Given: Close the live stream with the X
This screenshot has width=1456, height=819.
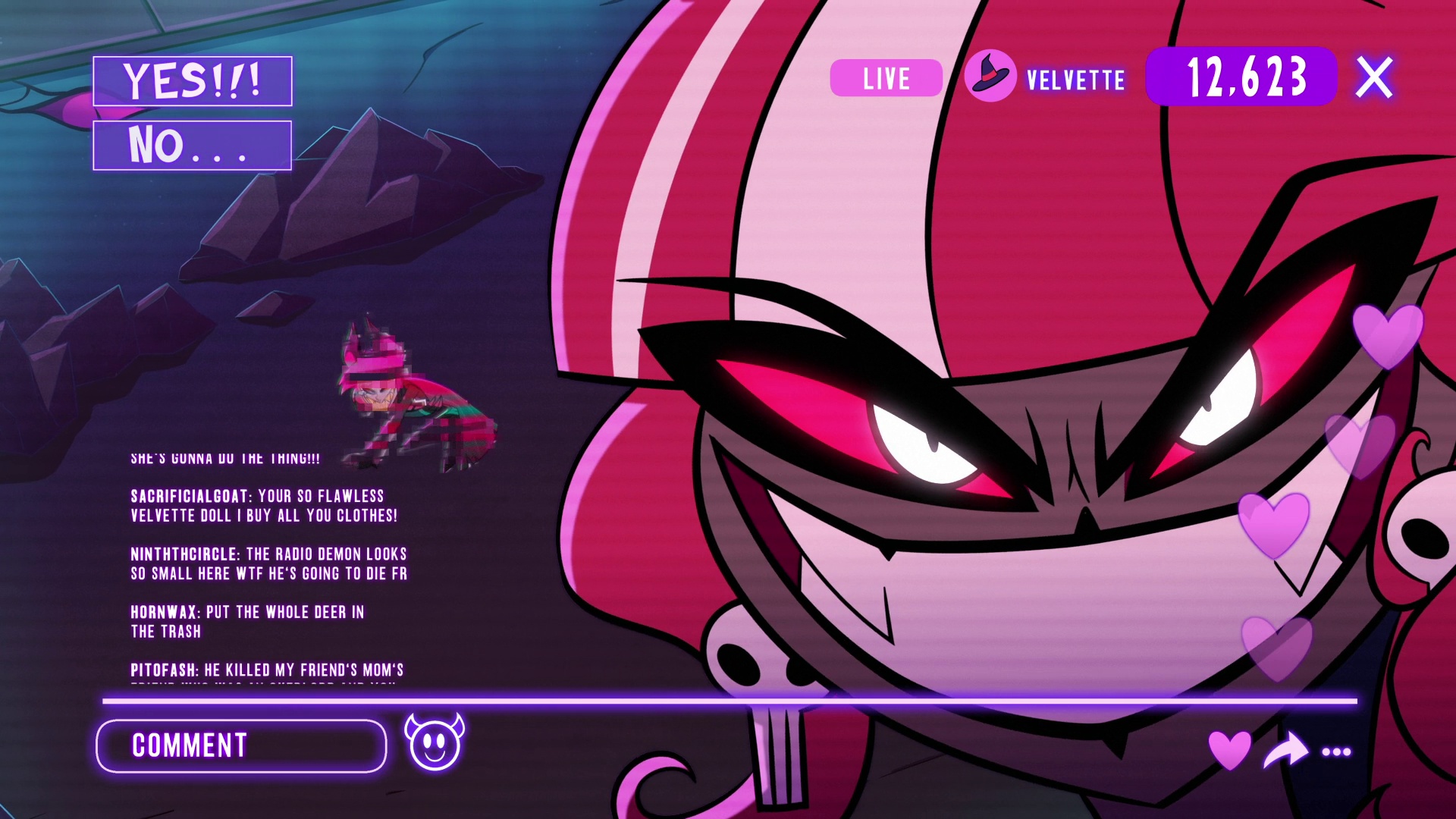Looking at the screenshot, I should tap(1374, 77).
